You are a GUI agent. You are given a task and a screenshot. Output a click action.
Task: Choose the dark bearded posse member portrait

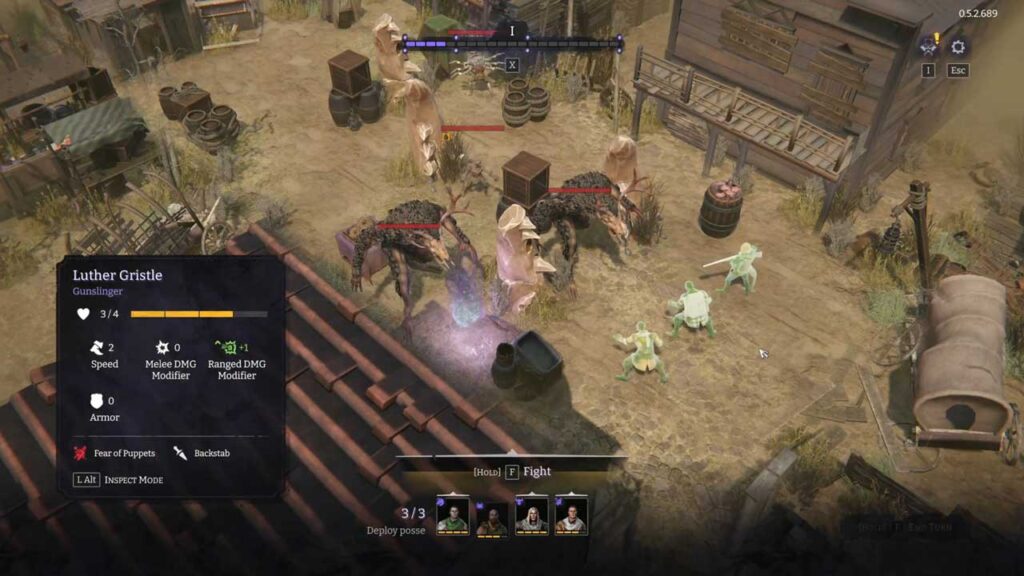click(491, 517)
